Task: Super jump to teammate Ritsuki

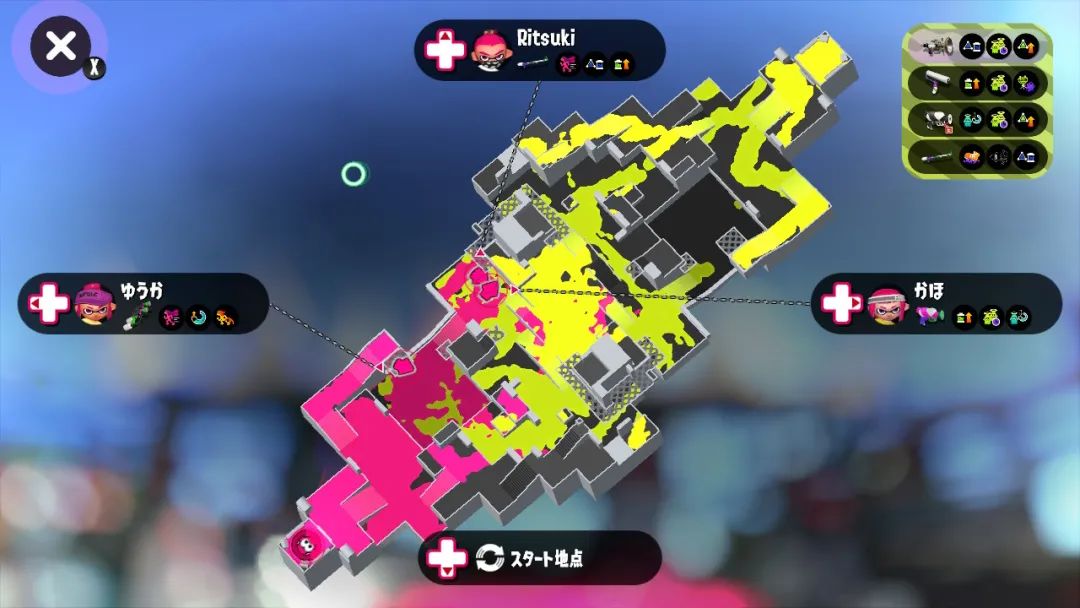Action: point(540,50)
